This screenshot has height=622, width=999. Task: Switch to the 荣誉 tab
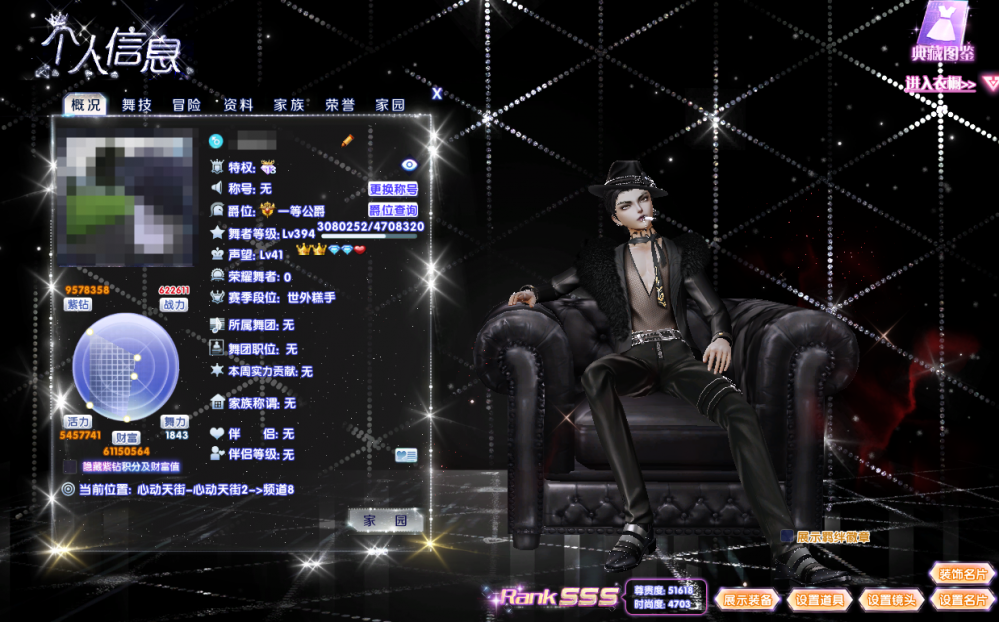[340, 104]
